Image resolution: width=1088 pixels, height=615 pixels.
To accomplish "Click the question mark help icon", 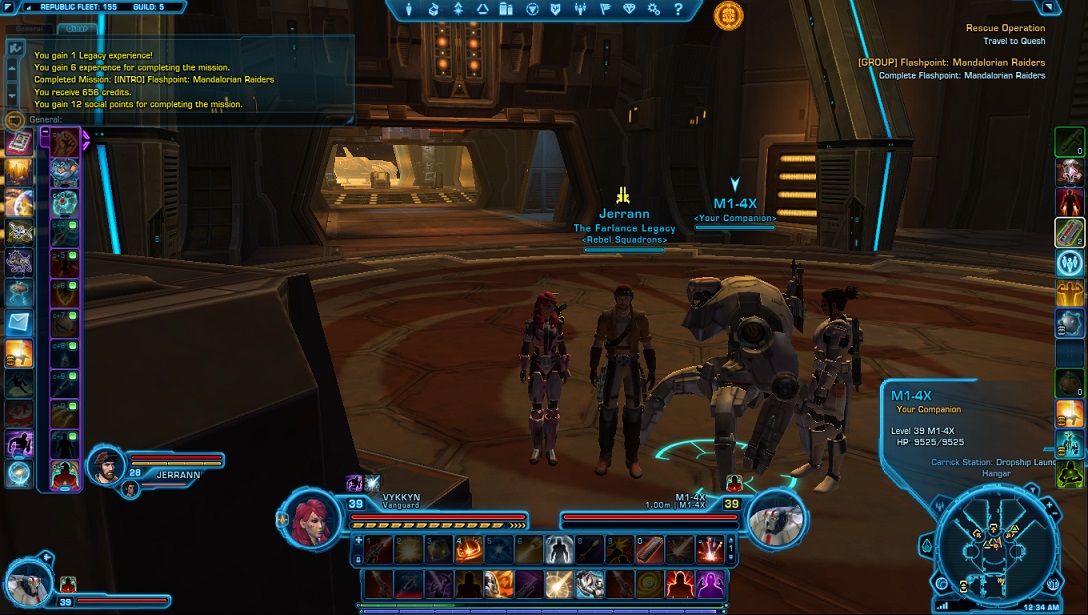I will 679,9.
